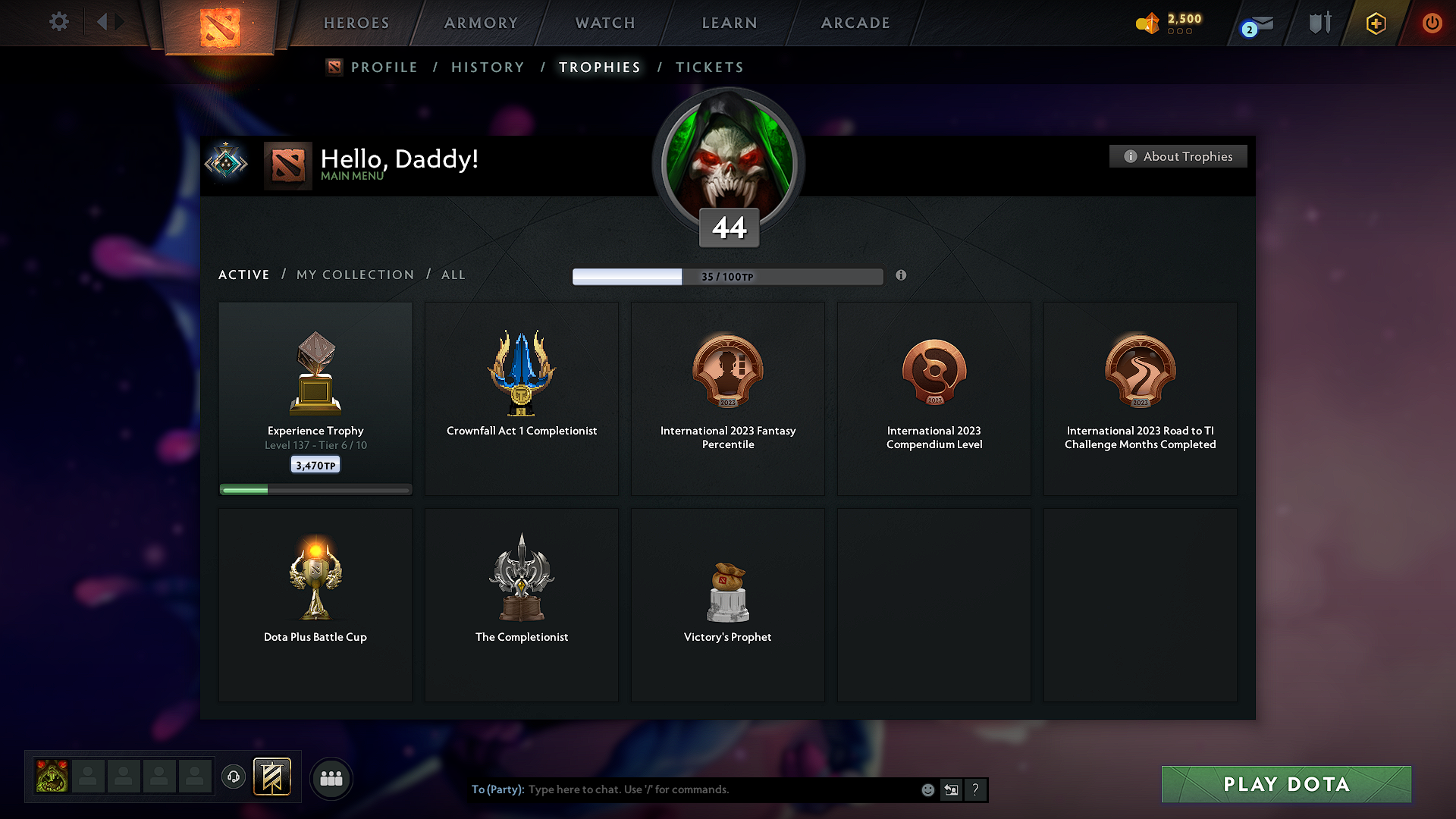The image size is (1456, 819).
Task: Switch to the MY COLLECTION tab
Action: 354,275
